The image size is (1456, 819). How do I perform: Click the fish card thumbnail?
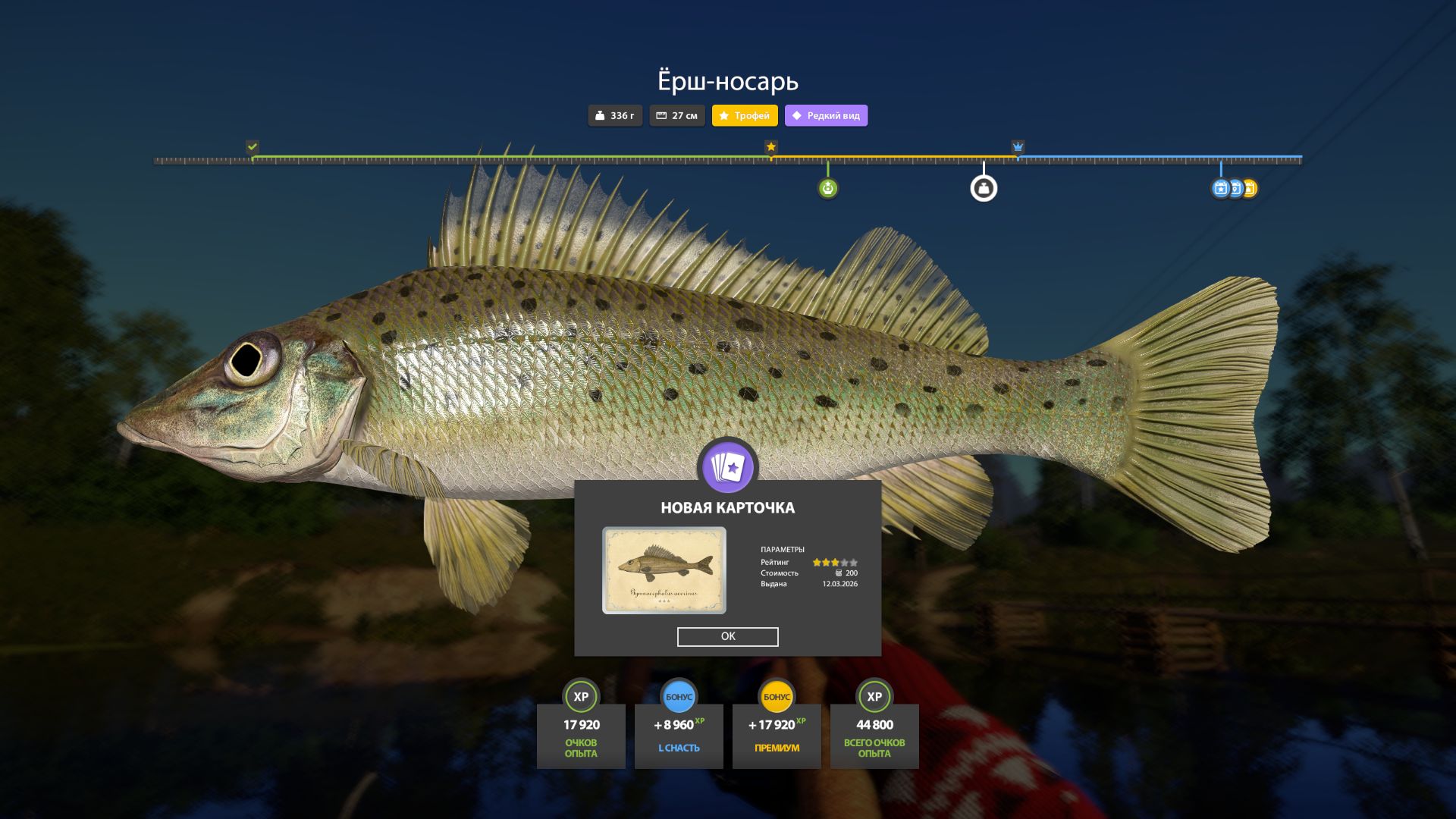coord(664,570)
